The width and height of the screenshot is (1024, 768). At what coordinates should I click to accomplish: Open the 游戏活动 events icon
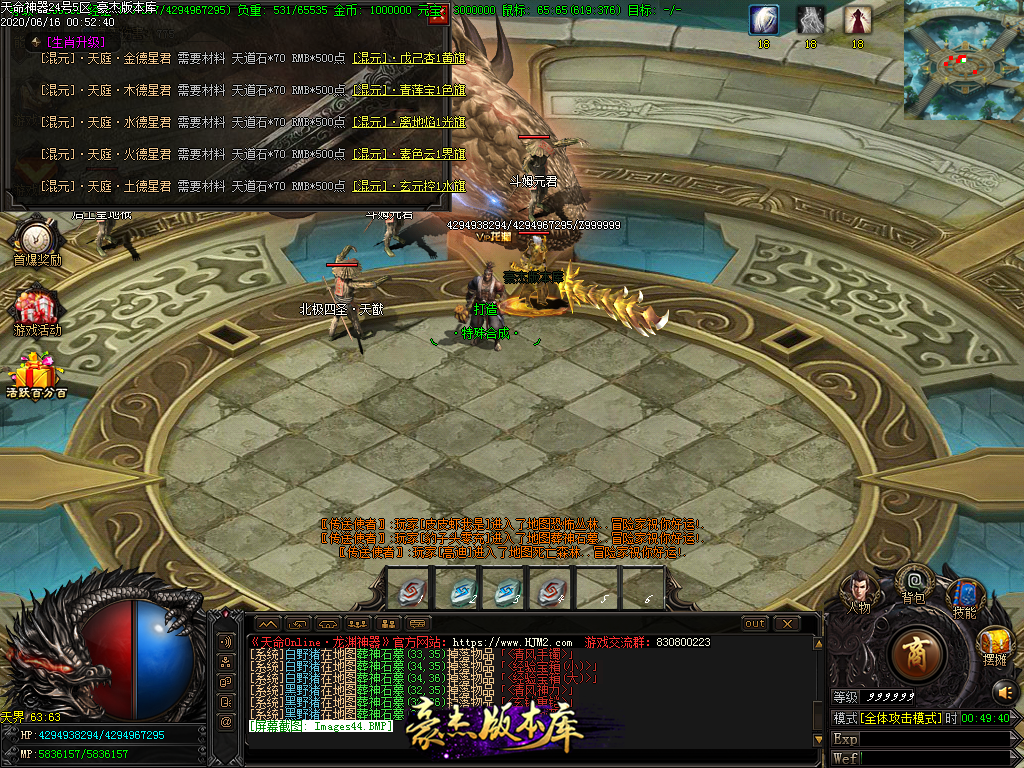click(36, 308)
